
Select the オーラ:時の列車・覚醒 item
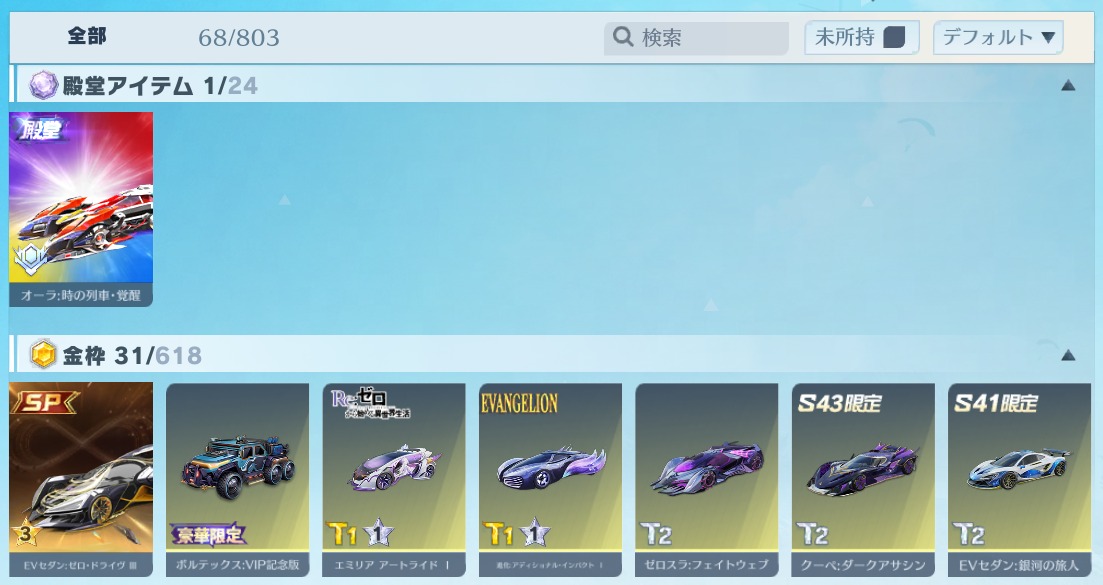click(81, 208)
